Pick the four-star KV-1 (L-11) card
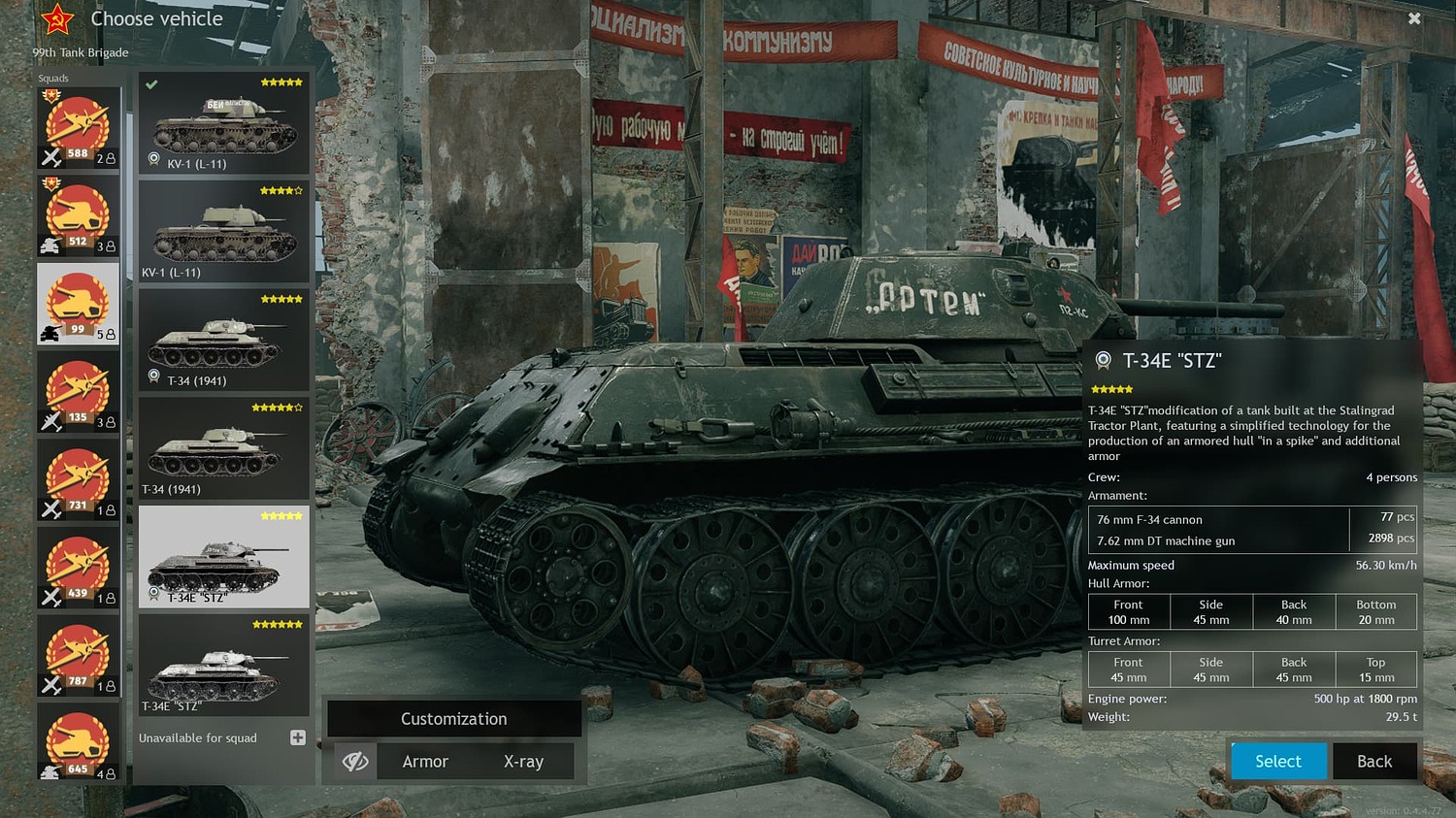1456x818 pixels. (223, 231)
